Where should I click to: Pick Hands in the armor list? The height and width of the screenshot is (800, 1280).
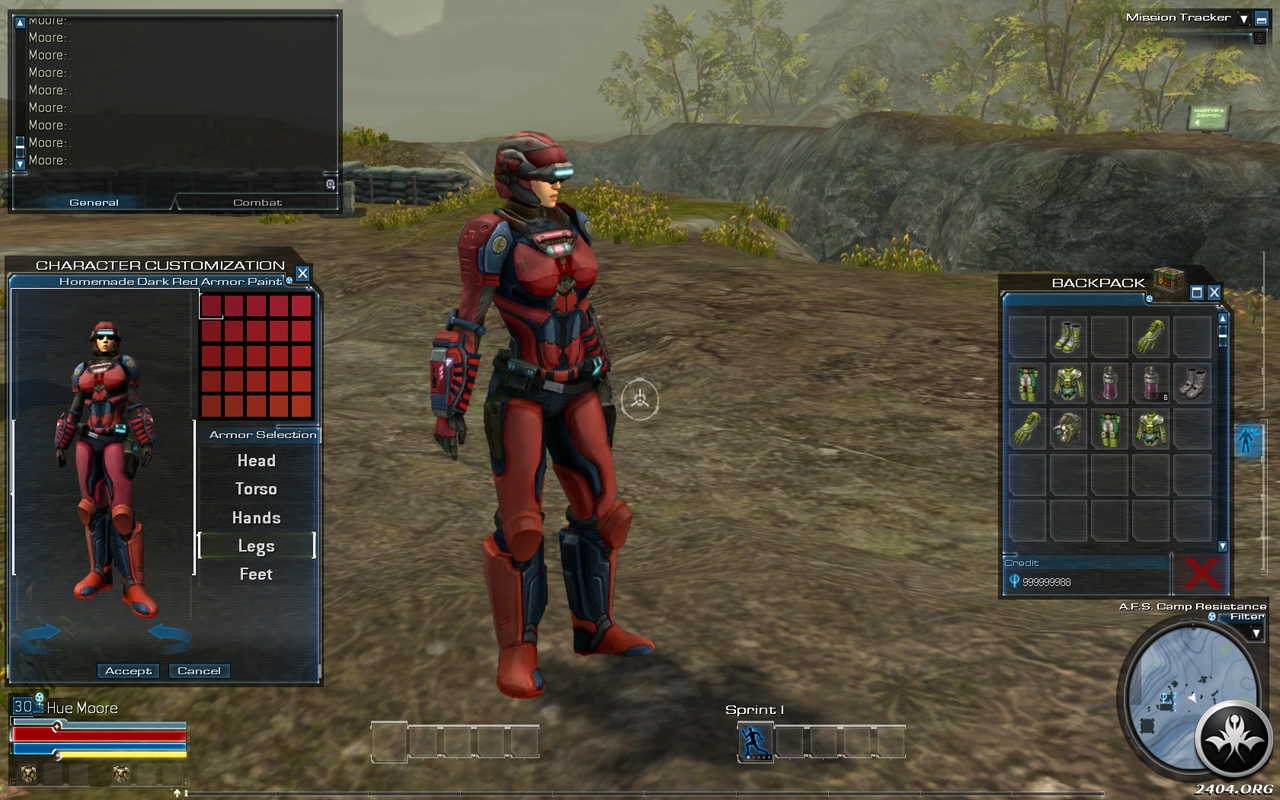tap(256, 518)
